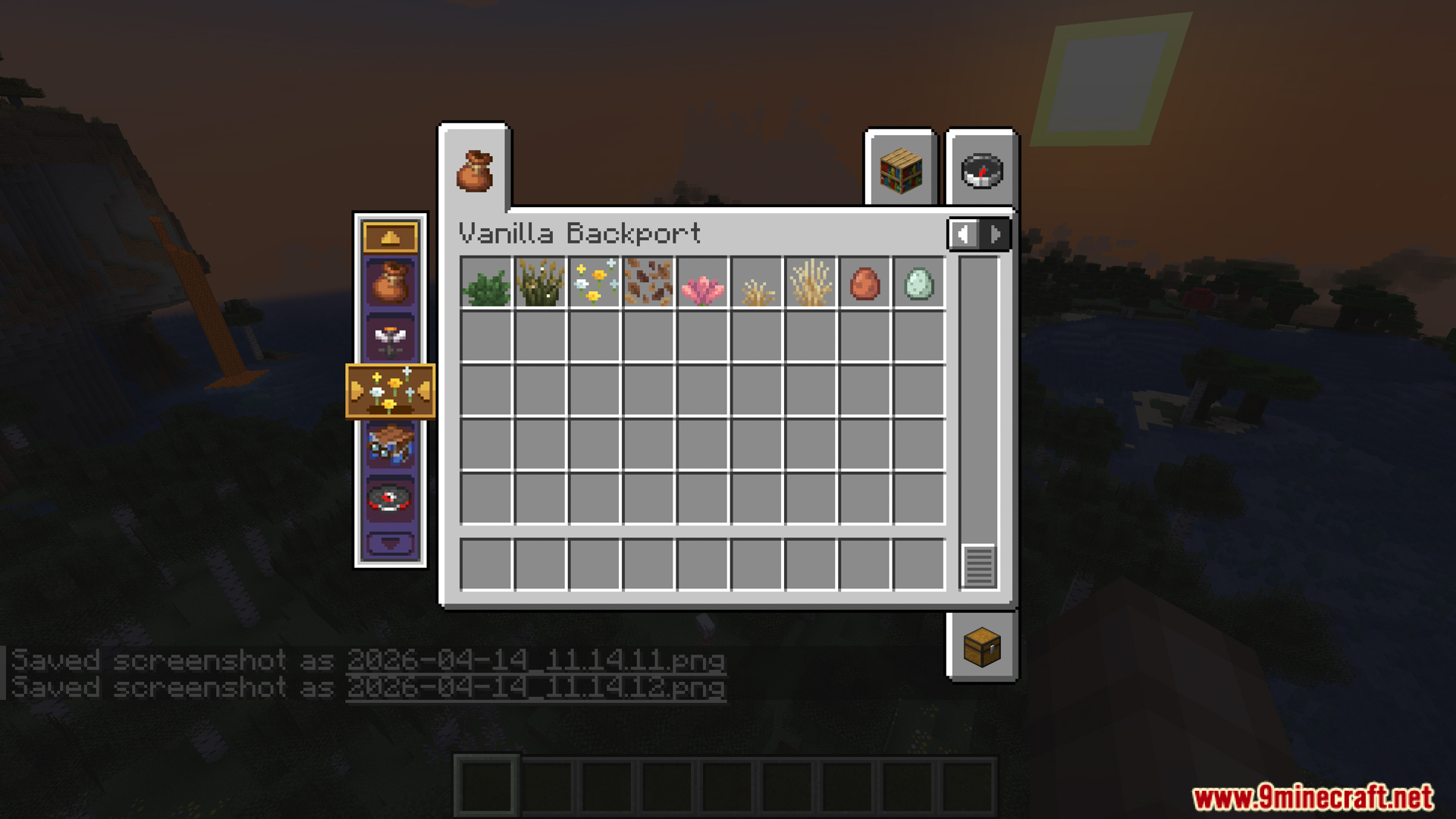Grab the leaf litter item
Screen dimensions: 1456x819
coord(648,286)
